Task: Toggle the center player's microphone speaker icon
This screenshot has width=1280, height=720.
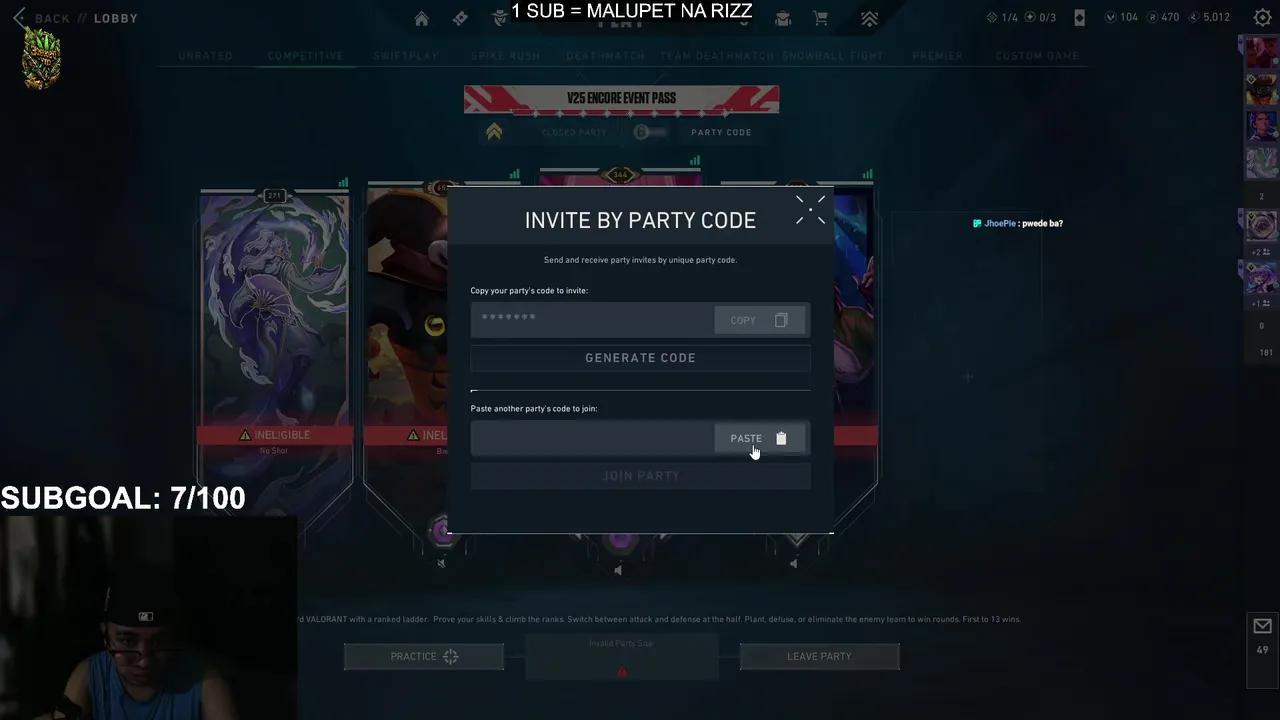Action: point(618,569)
